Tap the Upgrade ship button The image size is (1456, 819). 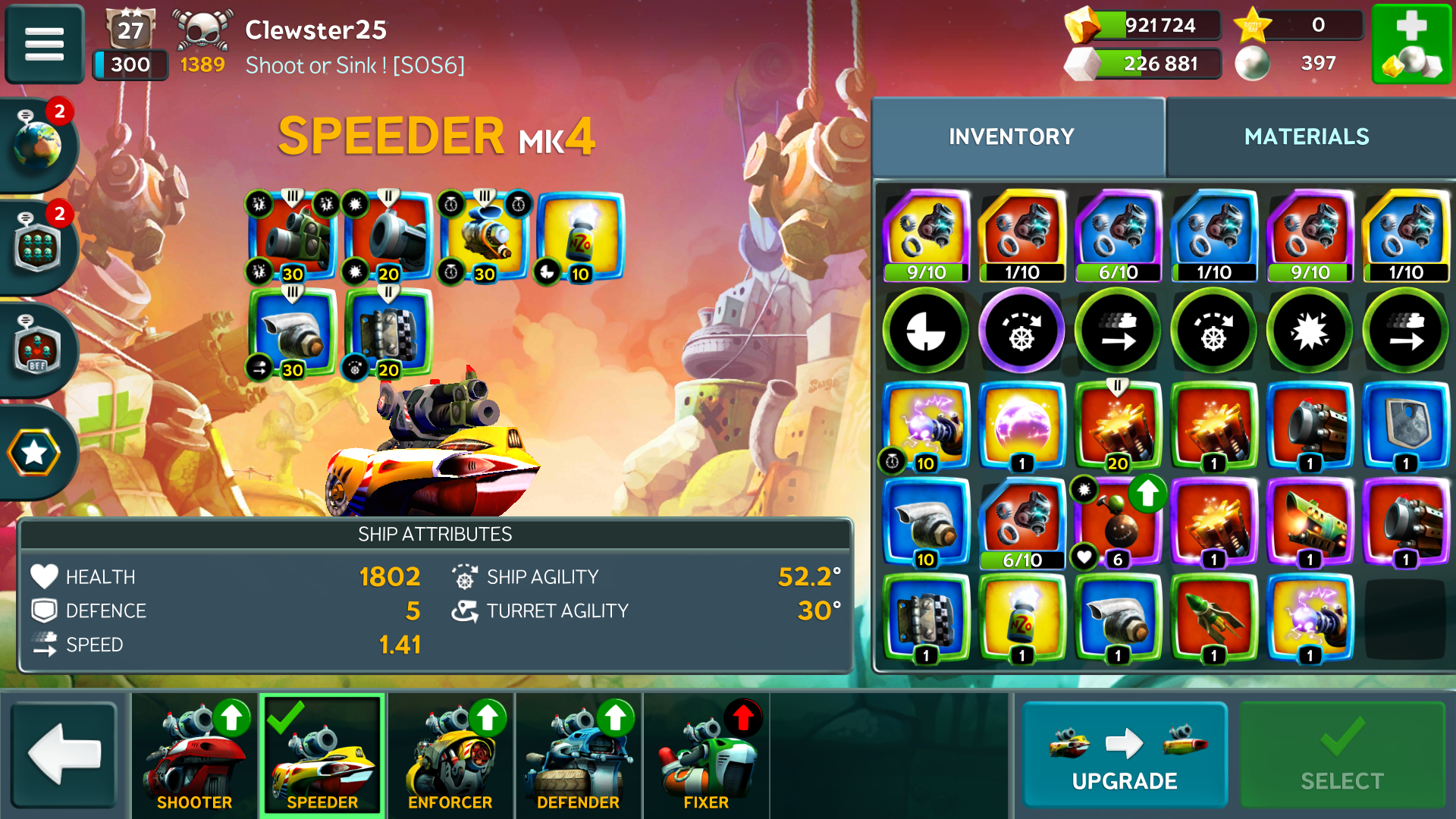1125,755
